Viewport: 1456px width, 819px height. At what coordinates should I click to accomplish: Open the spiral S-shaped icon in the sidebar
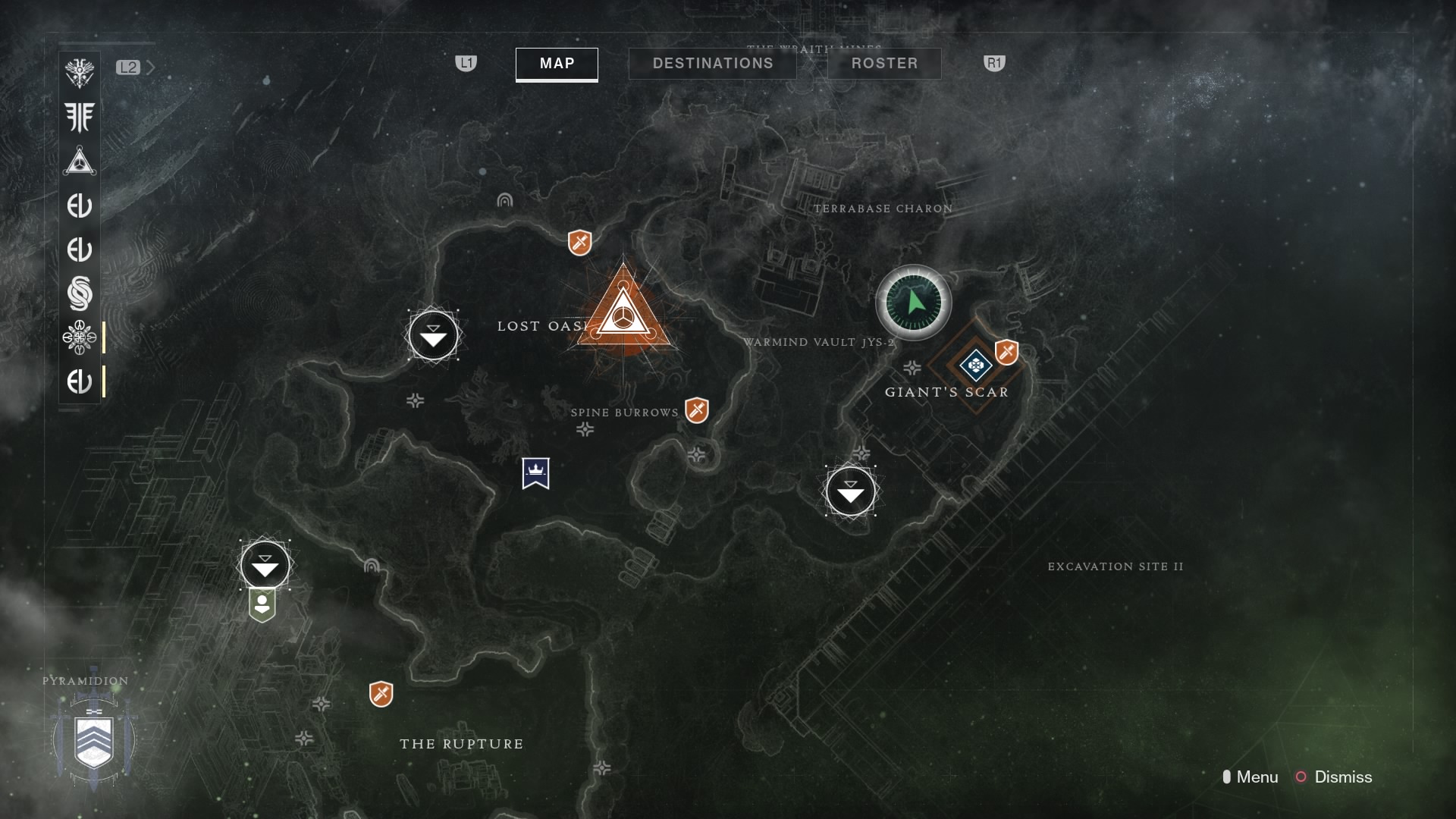[80, 293]
